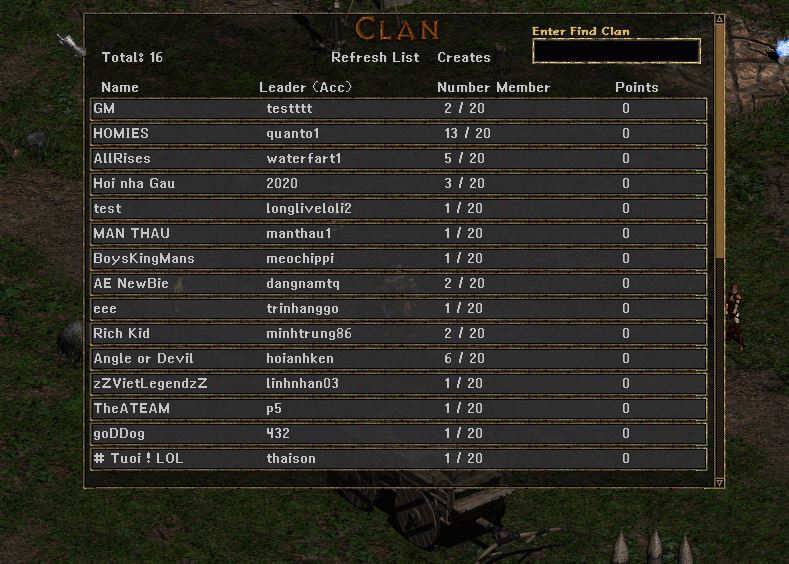Choose the HOMIES clan row
Screen dimensions: 789x564
pos(398,133)
